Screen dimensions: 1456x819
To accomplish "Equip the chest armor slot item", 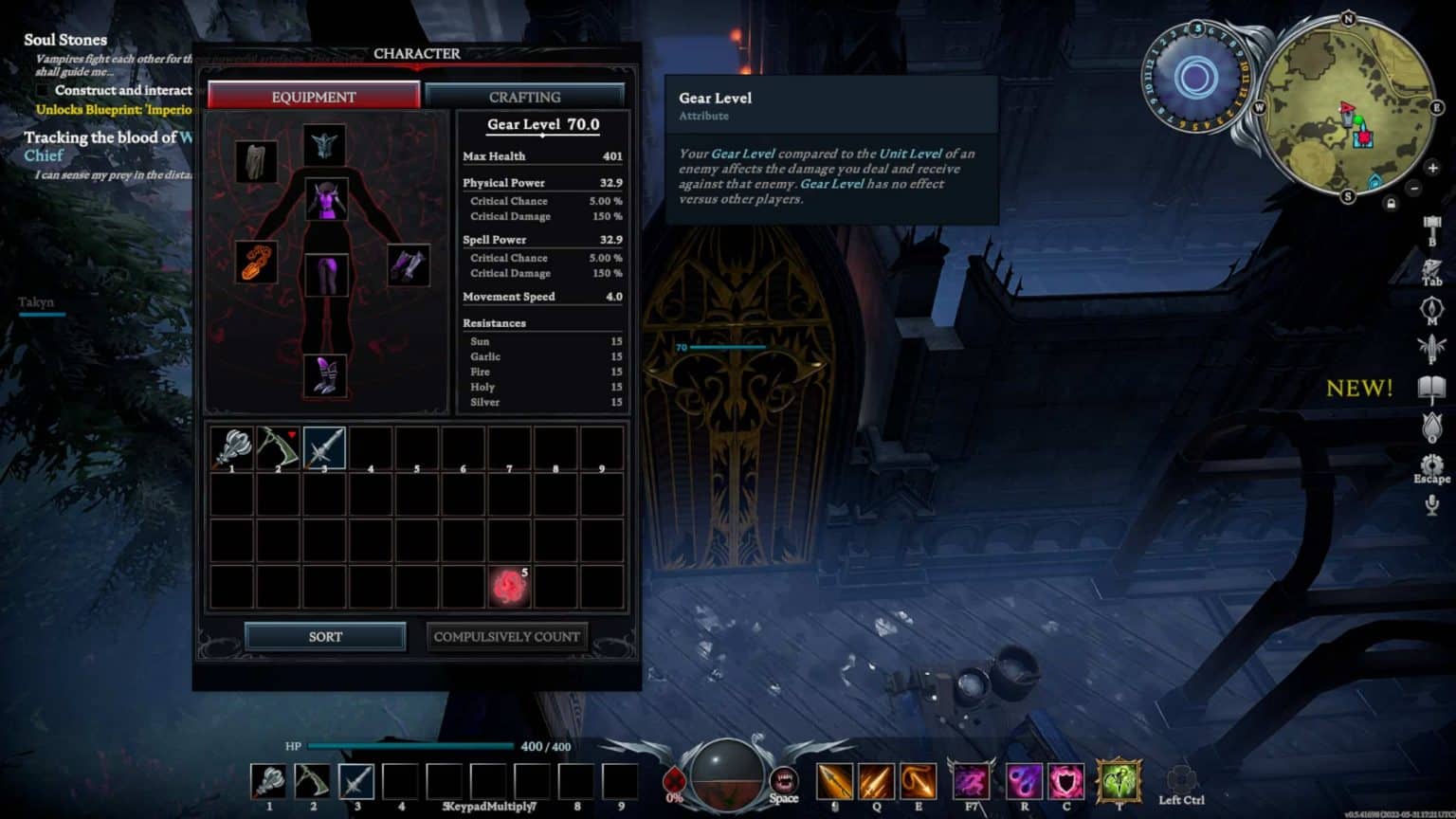I will pyautogui.click(x=327, y=199).
